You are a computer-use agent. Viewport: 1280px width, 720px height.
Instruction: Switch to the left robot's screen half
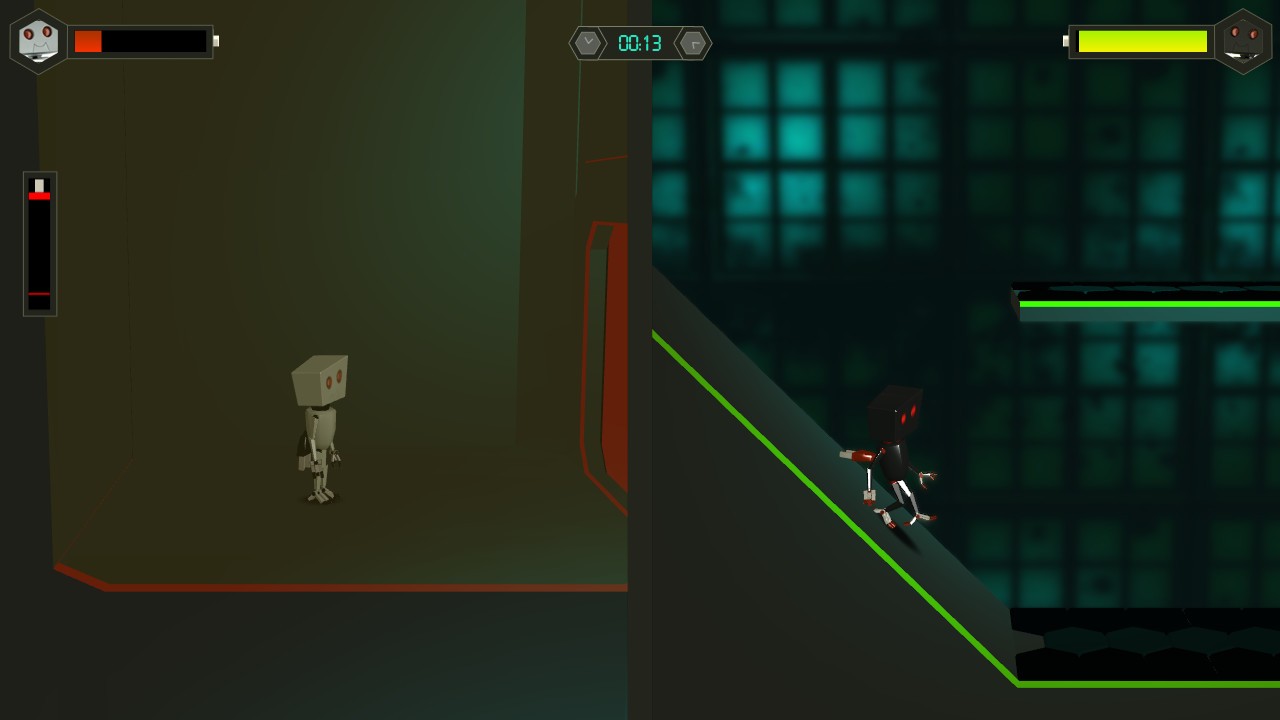pos(320,360)
